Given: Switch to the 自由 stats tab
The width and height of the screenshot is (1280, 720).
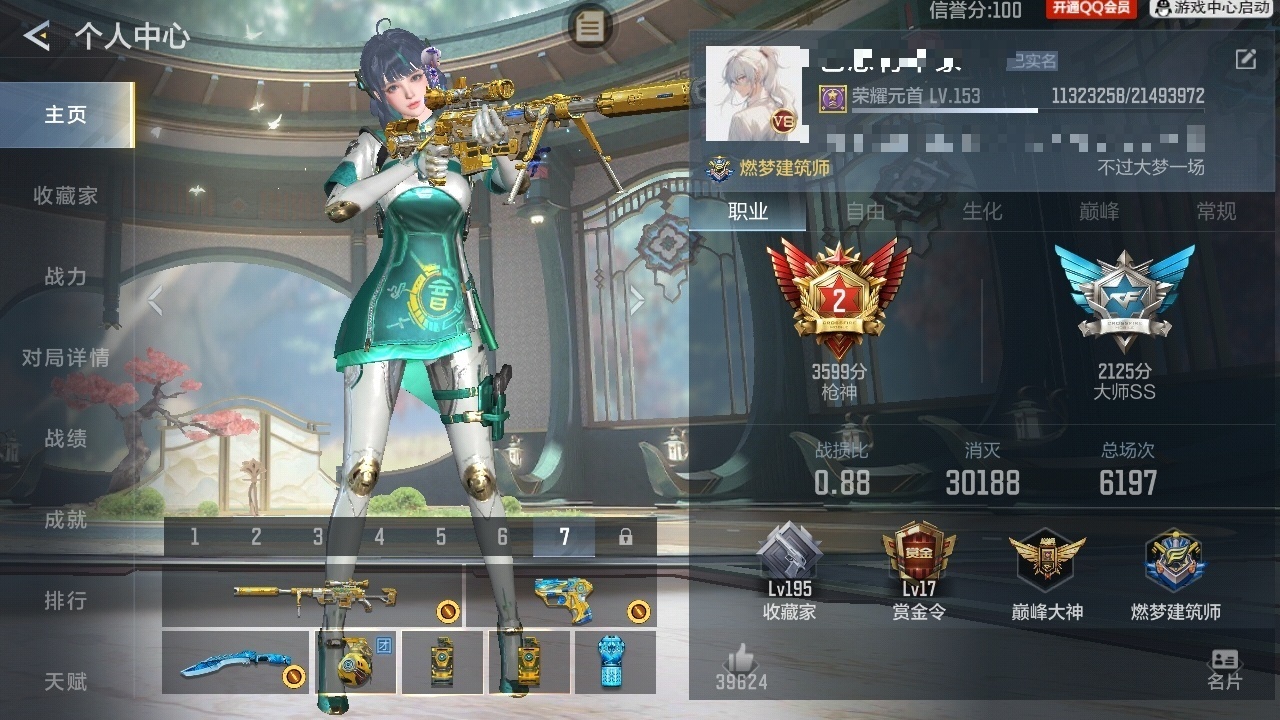Looking at the screenshot, I should coord(866,211).
